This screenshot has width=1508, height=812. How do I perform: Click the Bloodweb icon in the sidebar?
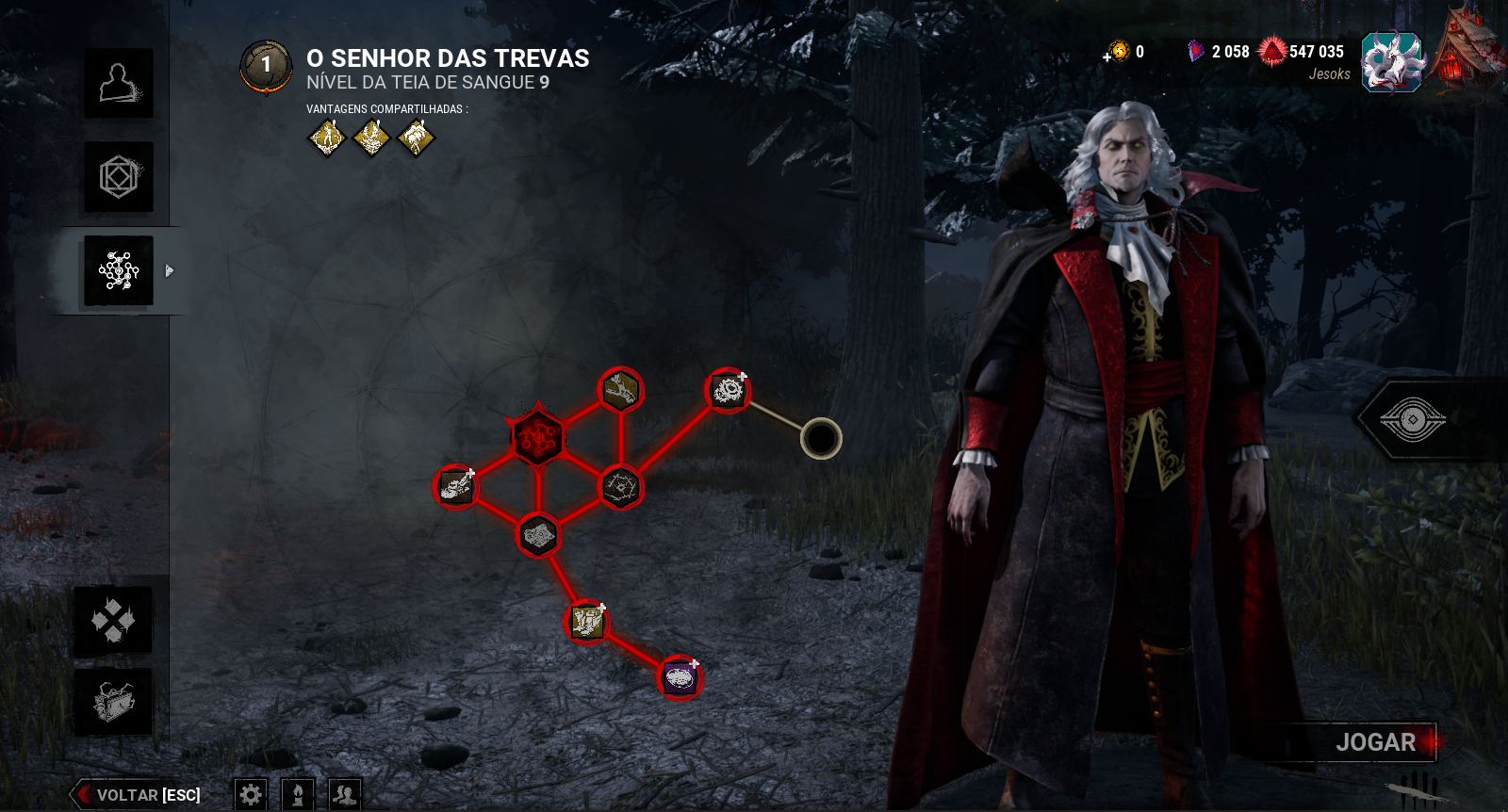point(119,271)
